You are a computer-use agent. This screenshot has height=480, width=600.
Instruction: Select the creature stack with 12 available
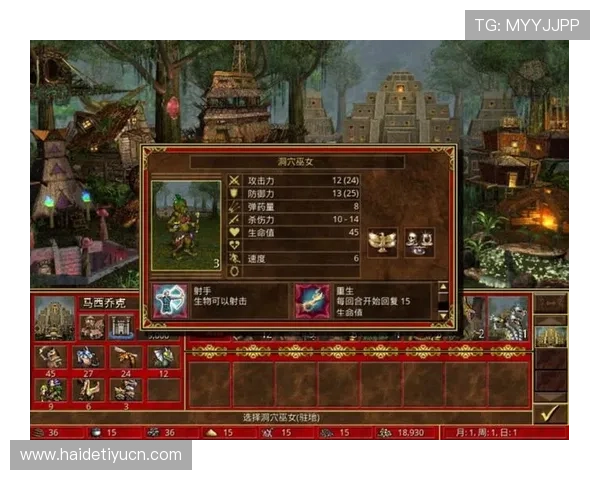tap(163, 356)
